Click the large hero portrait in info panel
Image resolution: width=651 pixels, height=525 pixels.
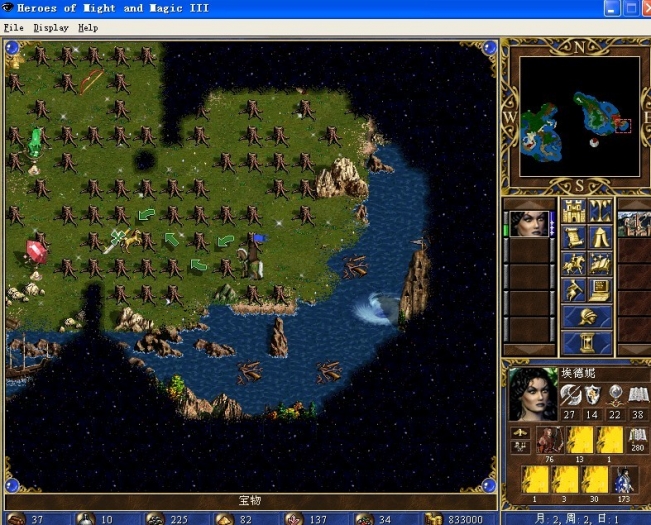(x=533, y=393)
